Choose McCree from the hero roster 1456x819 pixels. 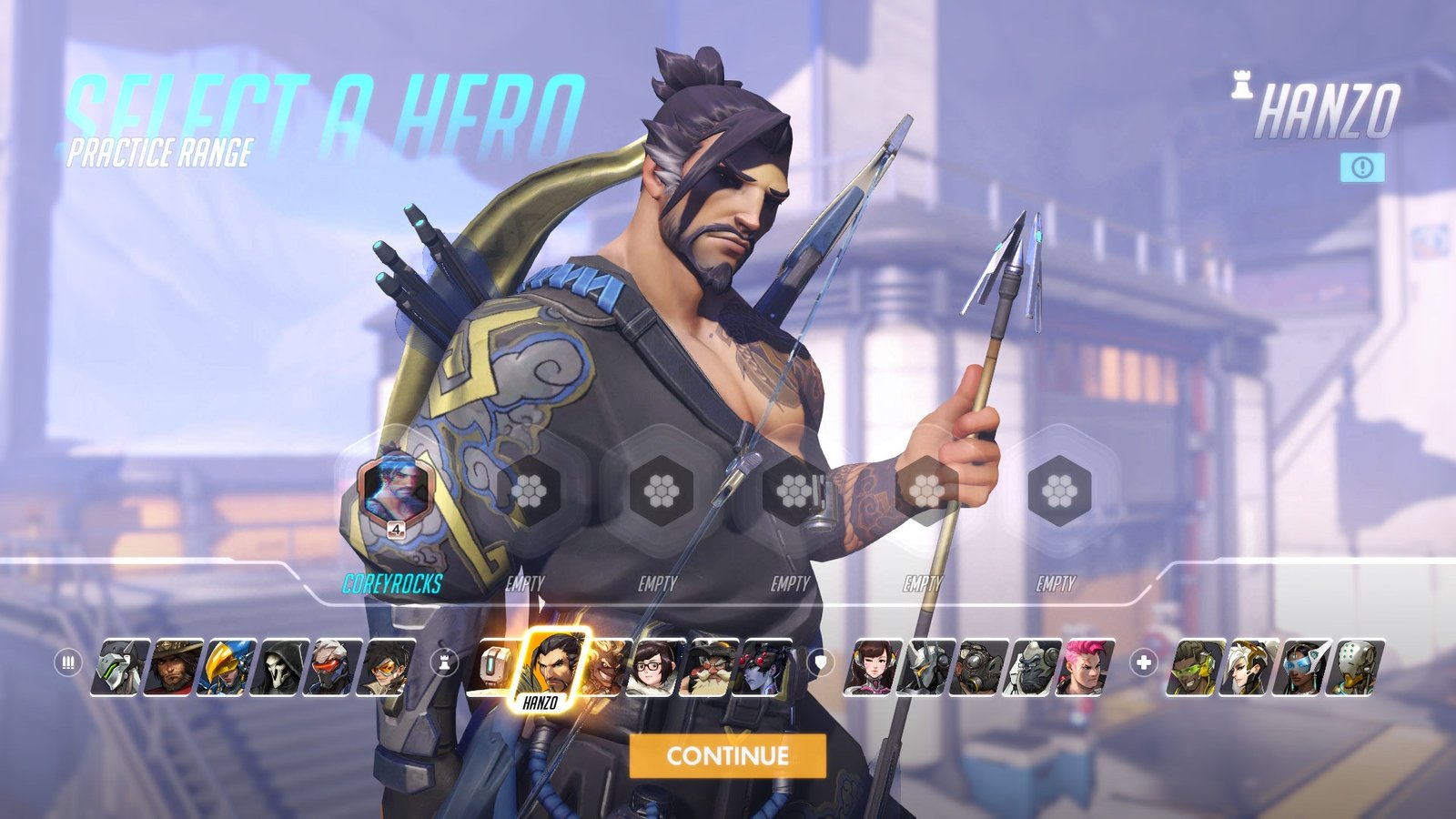point(175,667)
